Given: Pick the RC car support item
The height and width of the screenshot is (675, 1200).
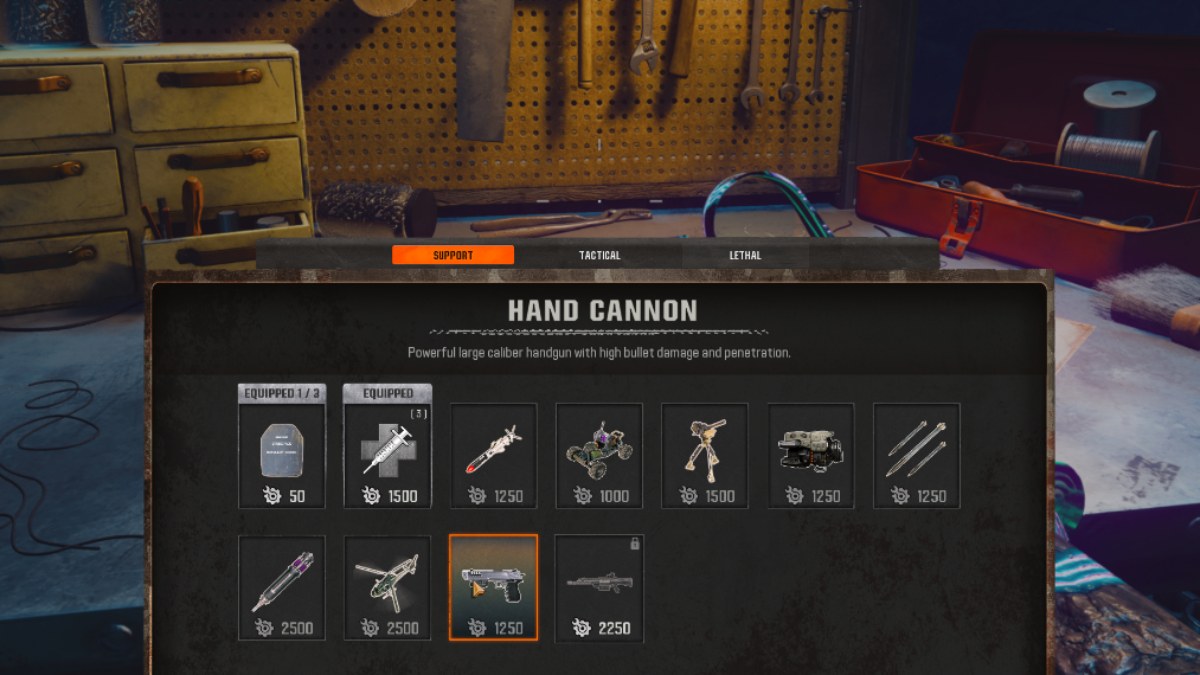Looking at the screenshot, I should pyautogui.click(x=599, y=455).
